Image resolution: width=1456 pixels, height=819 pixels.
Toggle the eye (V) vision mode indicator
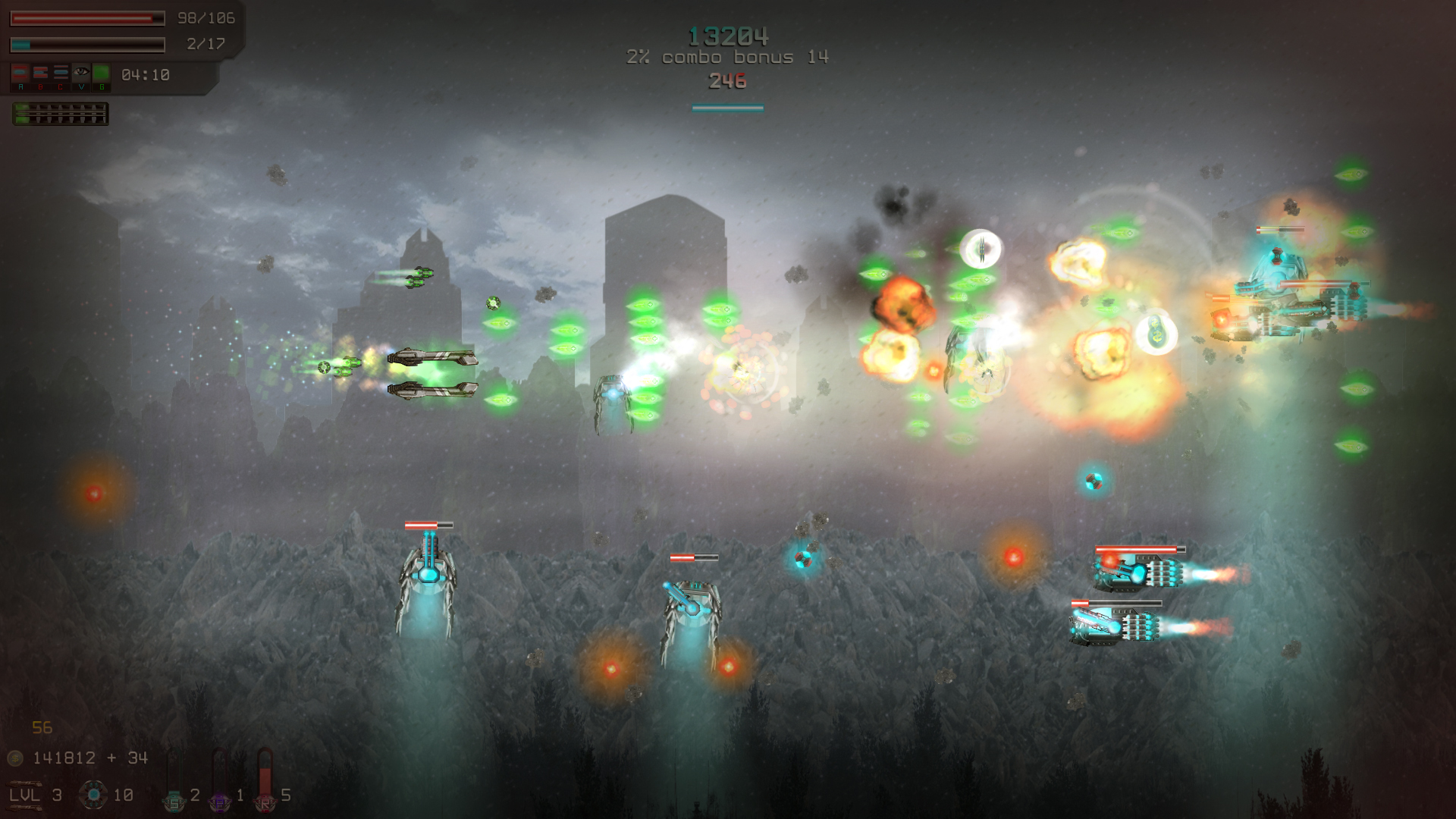pyautogui.click(x=81, y=72)
